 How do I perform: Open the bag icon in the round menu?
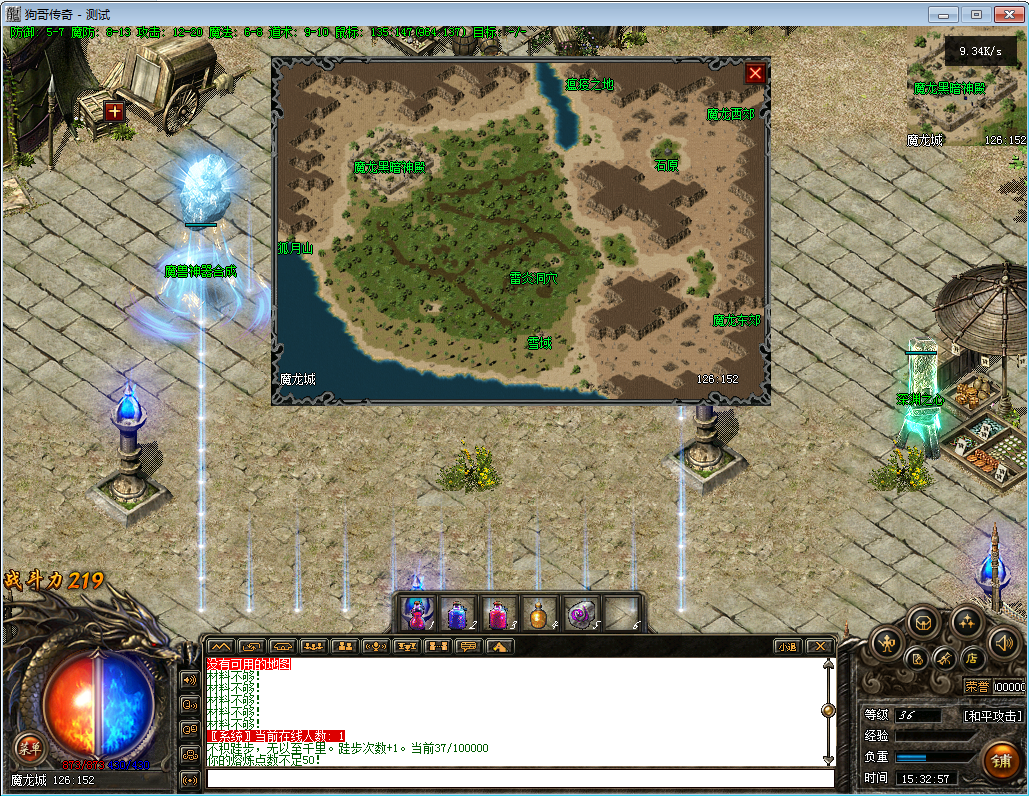(923, 622)
